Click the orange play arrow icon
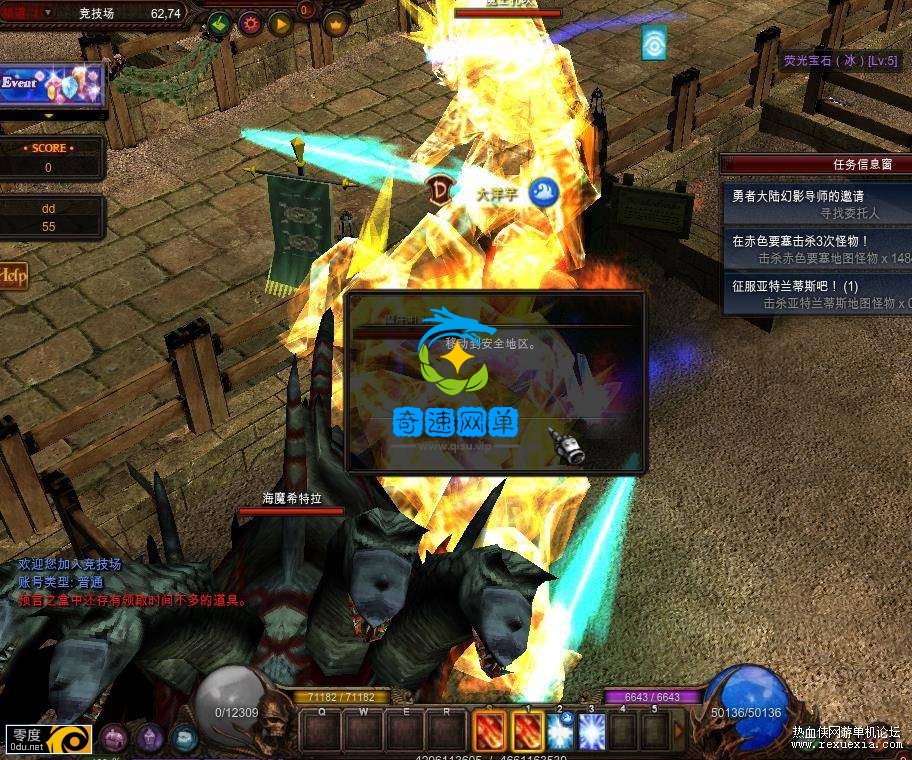 [x=280, y=22]
